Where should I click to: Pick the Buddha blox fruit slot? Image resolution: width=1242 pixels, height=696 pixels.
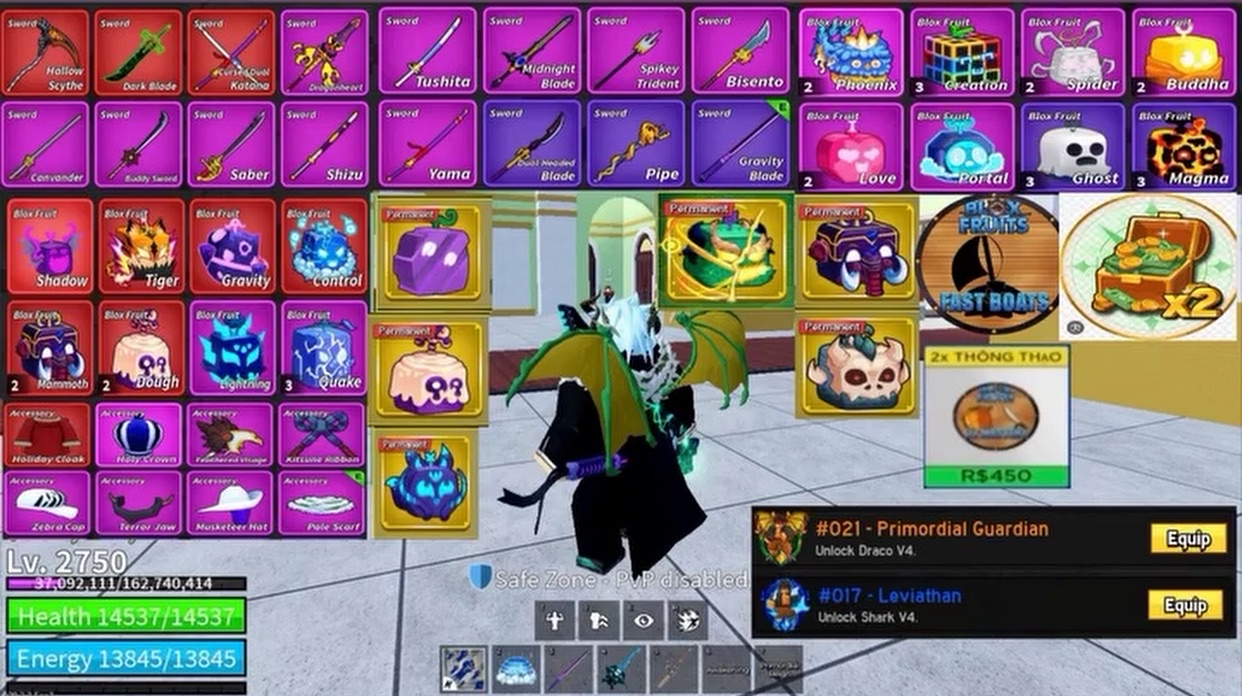pyautogui.click(x=1183, y=52)
